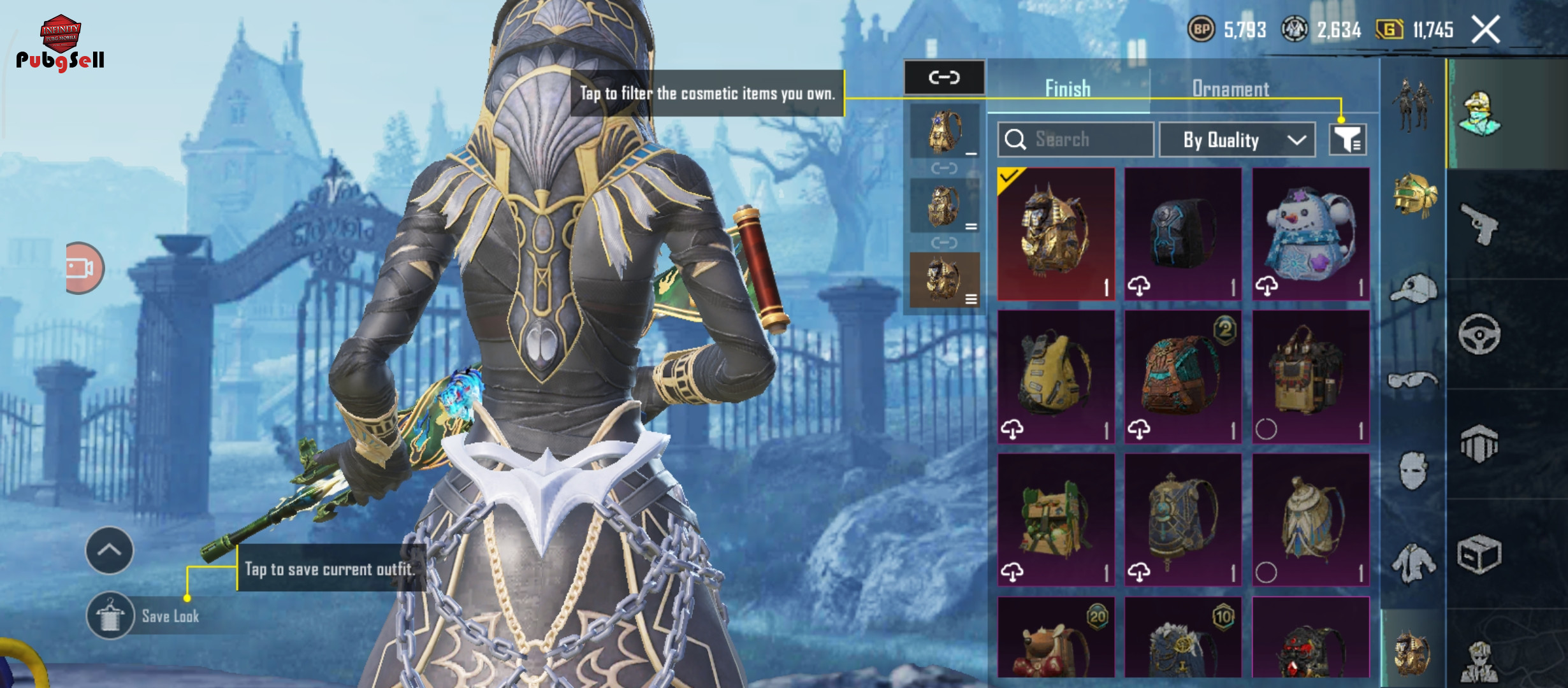
Task: Show the cap headwear category
Action: (x=1414, y=290)
